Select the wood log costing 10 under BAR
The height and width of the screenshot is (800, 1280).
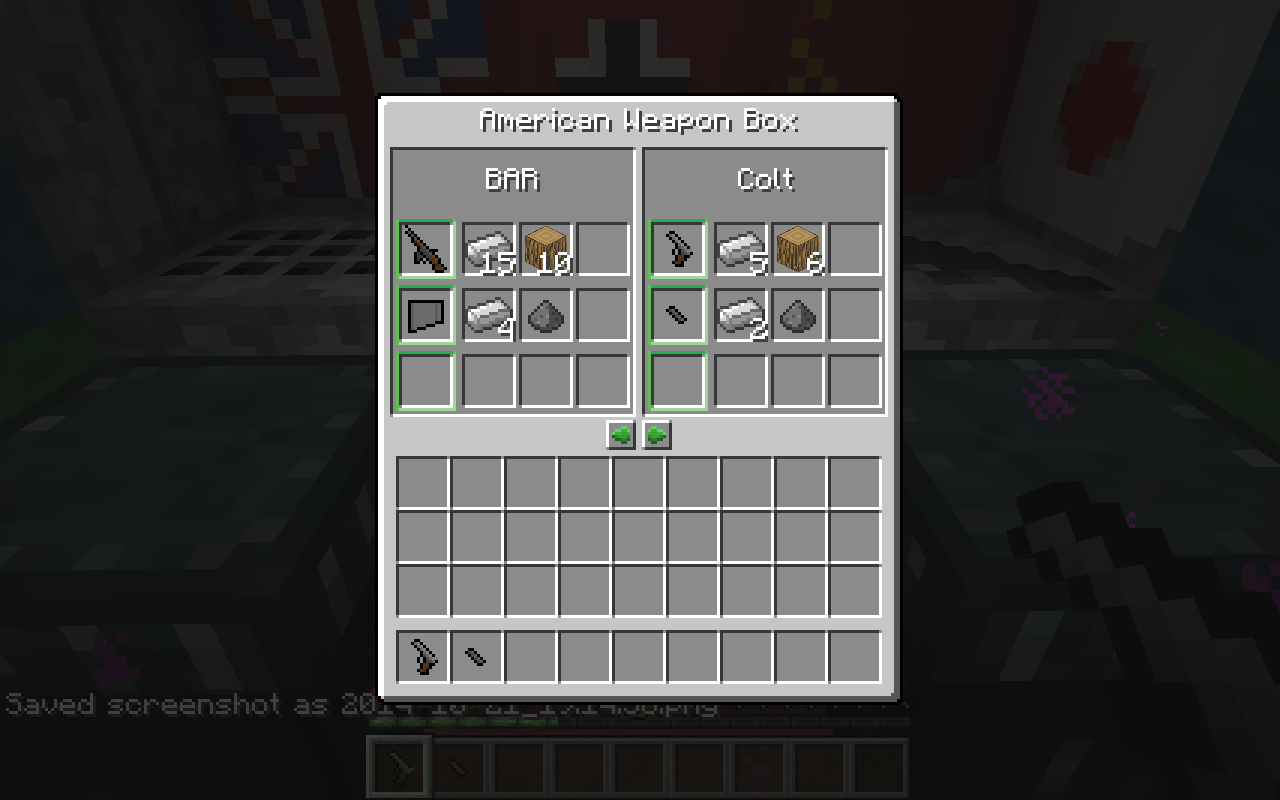pos(545,249)
